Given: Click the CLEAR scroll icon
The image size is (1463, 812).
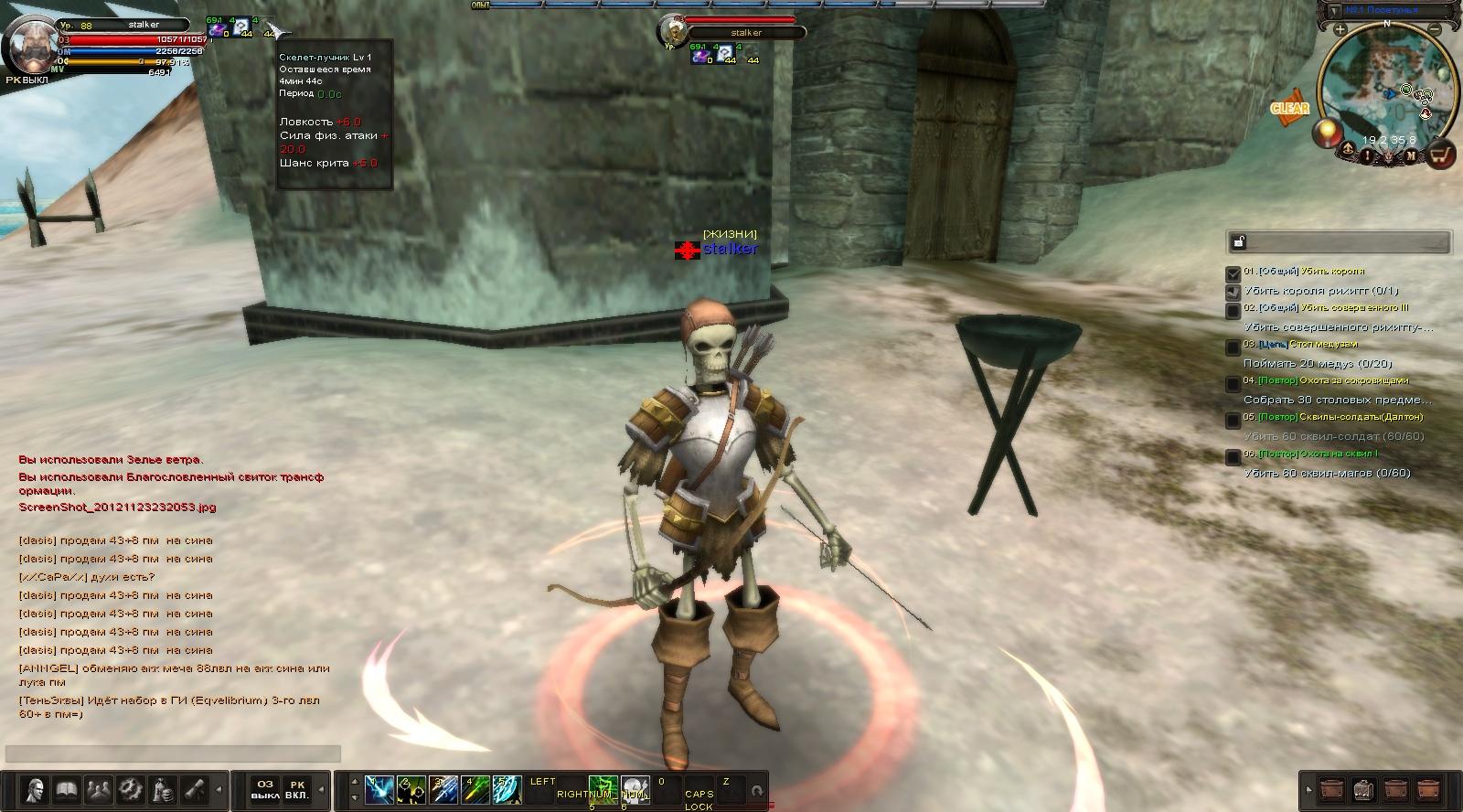Looking at the screenshot, I should click(x=1289, y=107).
